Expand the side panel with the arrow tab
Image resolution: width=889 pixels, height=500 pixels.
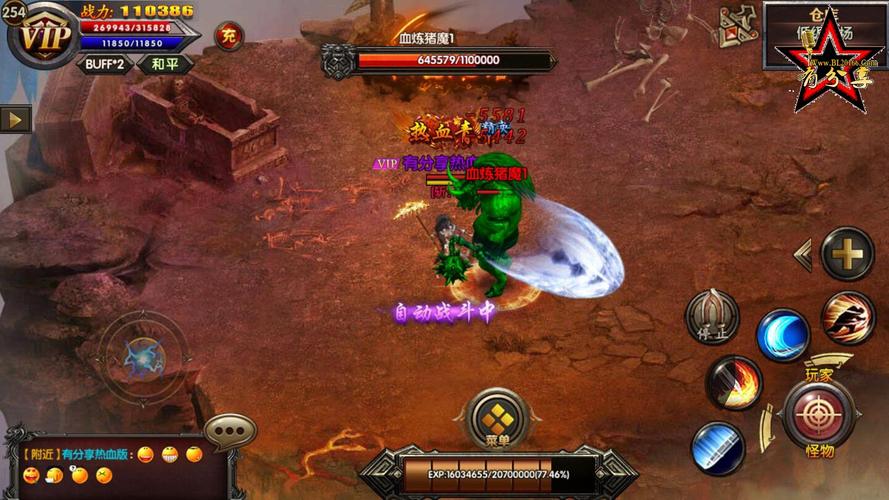pos(15,119)
